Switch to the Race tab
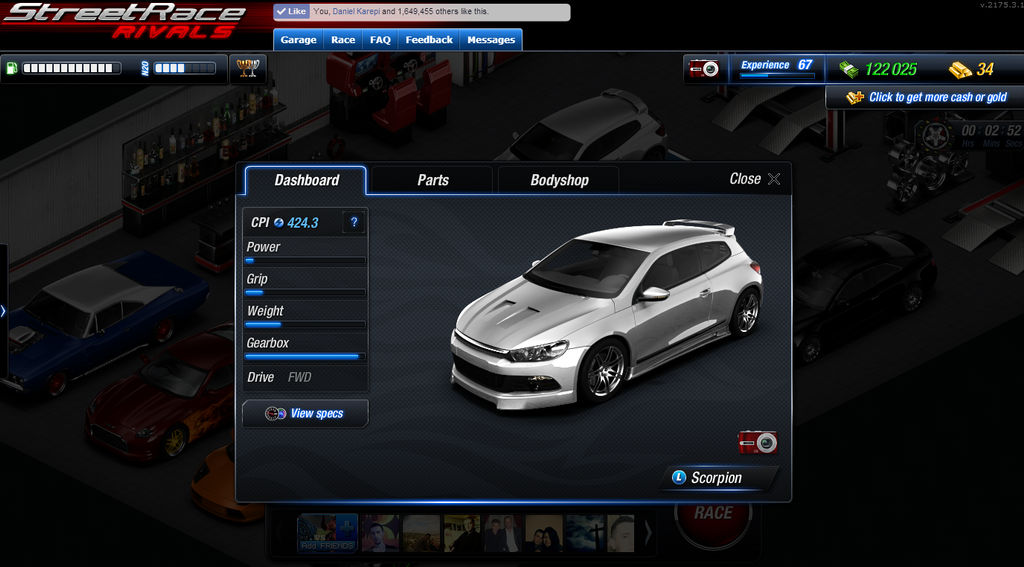1024x567 pixels. coord(343,40)
